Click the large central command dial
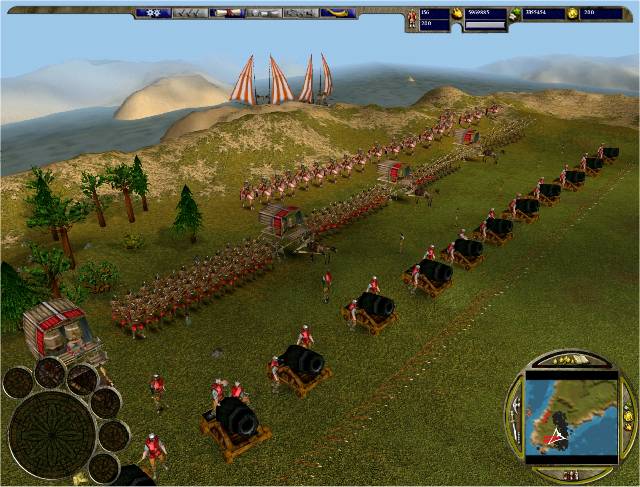This screenshot has height=487, width=640. (52, 433)
